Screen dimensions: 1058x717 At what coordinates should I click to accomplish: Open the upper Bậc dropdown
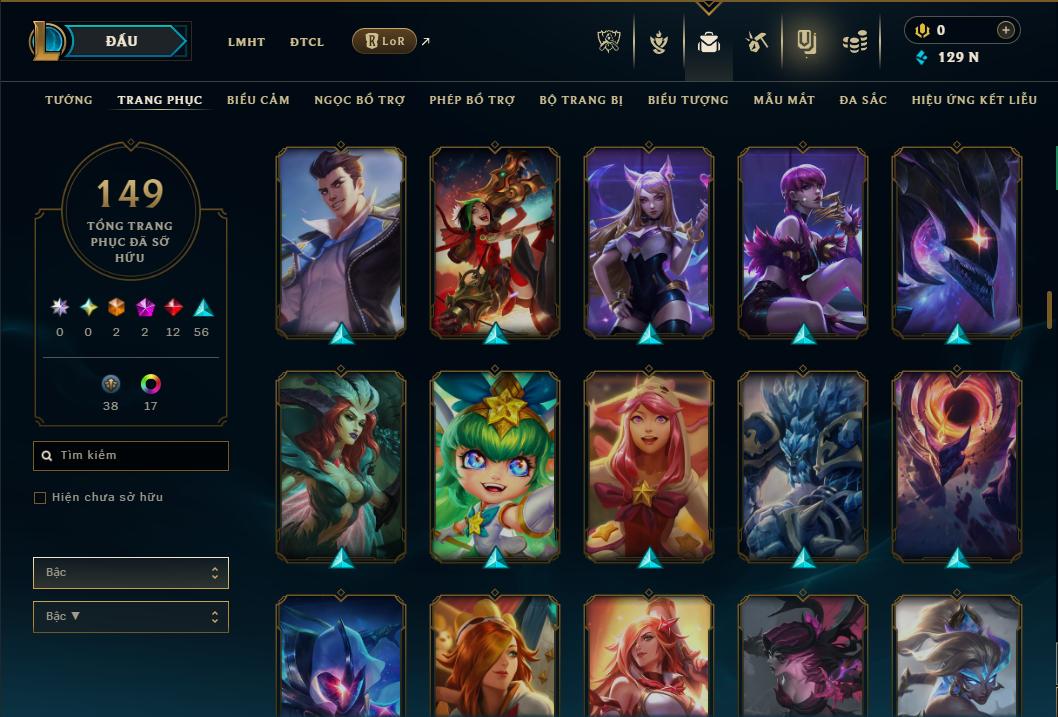131,573
